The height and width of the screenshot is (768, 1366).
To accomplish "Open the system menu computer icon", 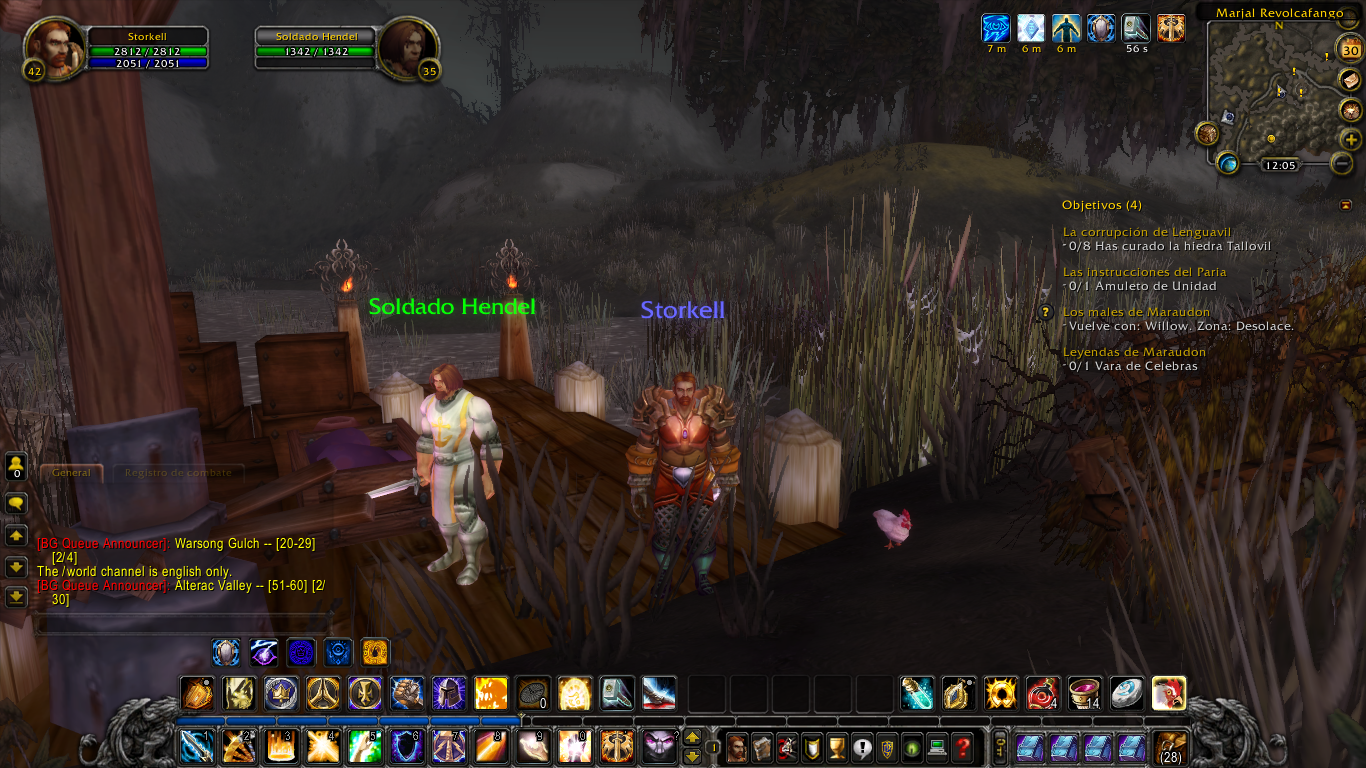I will (x=937, y=749).
